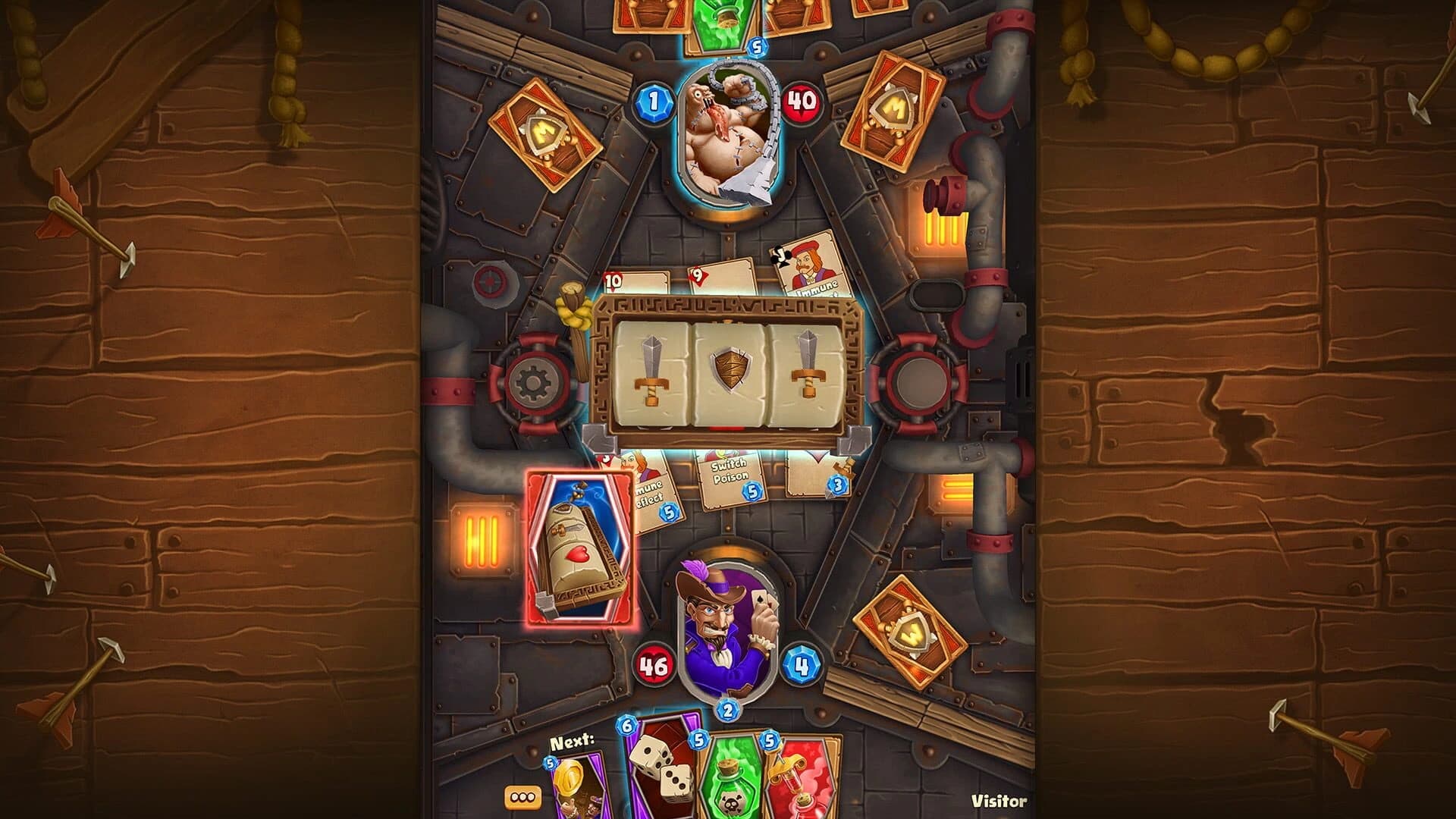Click the Visitor label

click(x=999, y=800)
